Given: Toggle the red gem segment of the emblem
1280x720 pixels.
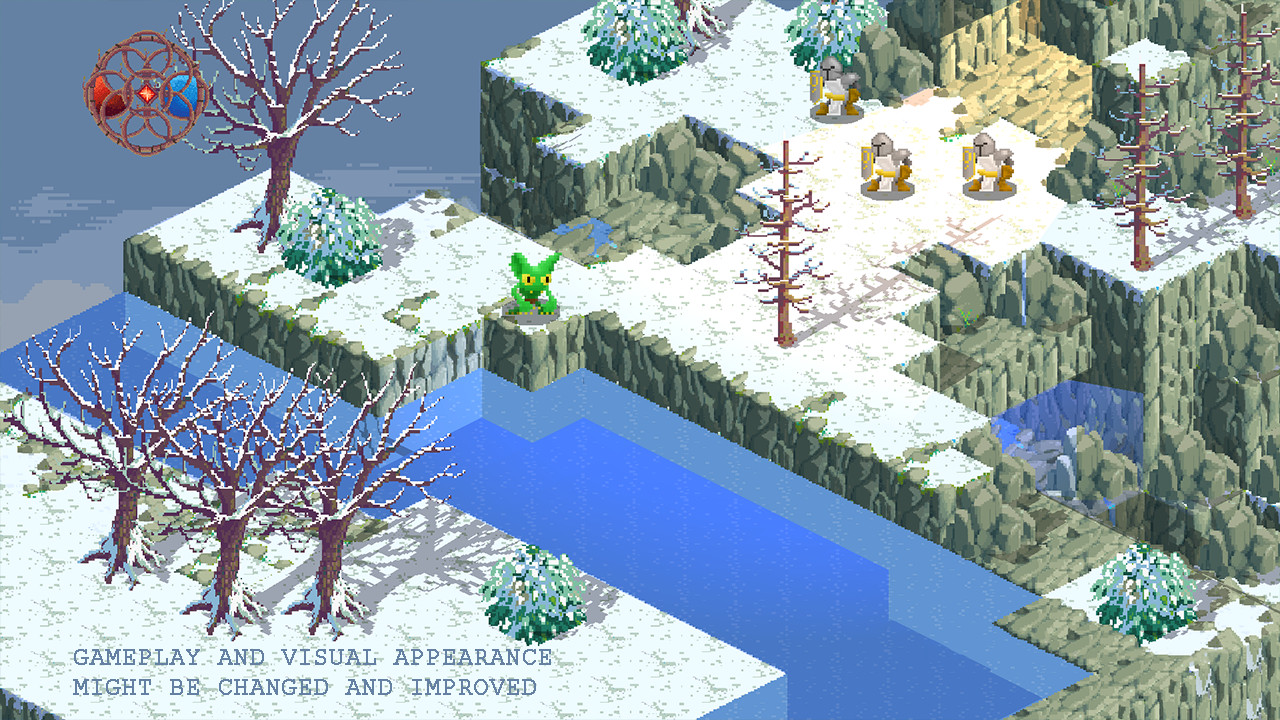Looking at the screenshot, I should 108,95.
